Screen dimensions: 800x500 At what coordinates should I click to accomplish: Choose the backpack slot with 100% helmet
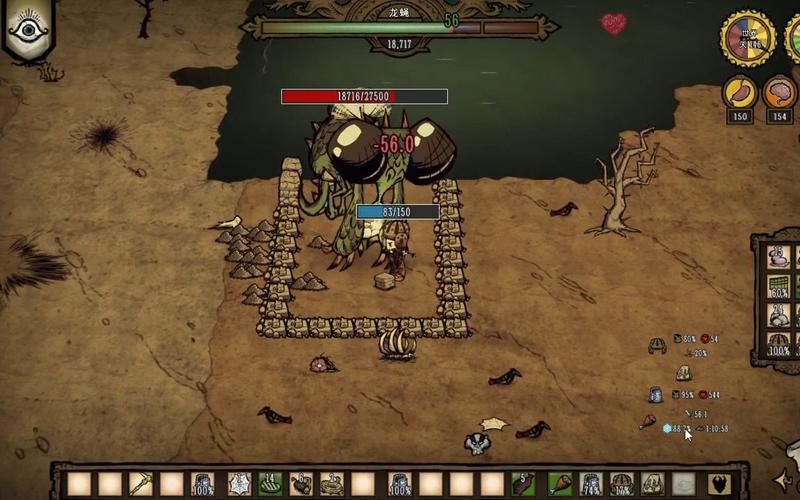[x=779, y=344]
